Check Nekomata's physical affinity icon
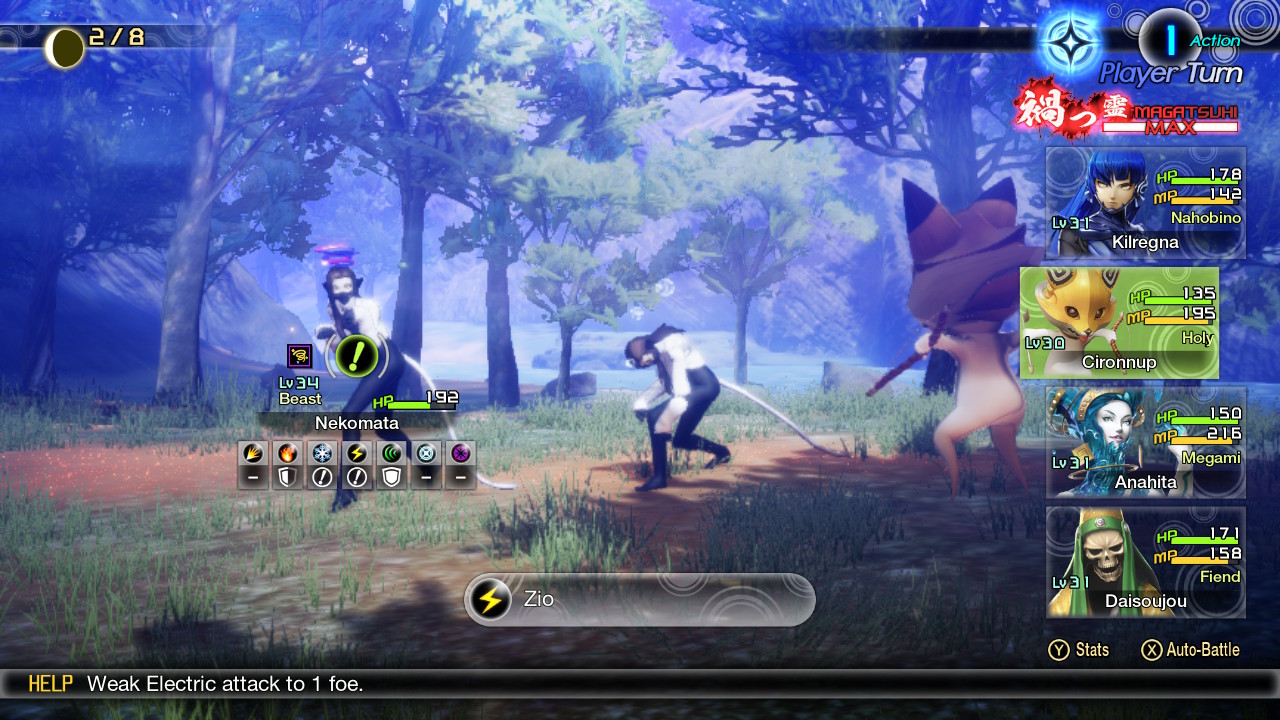 254,454
